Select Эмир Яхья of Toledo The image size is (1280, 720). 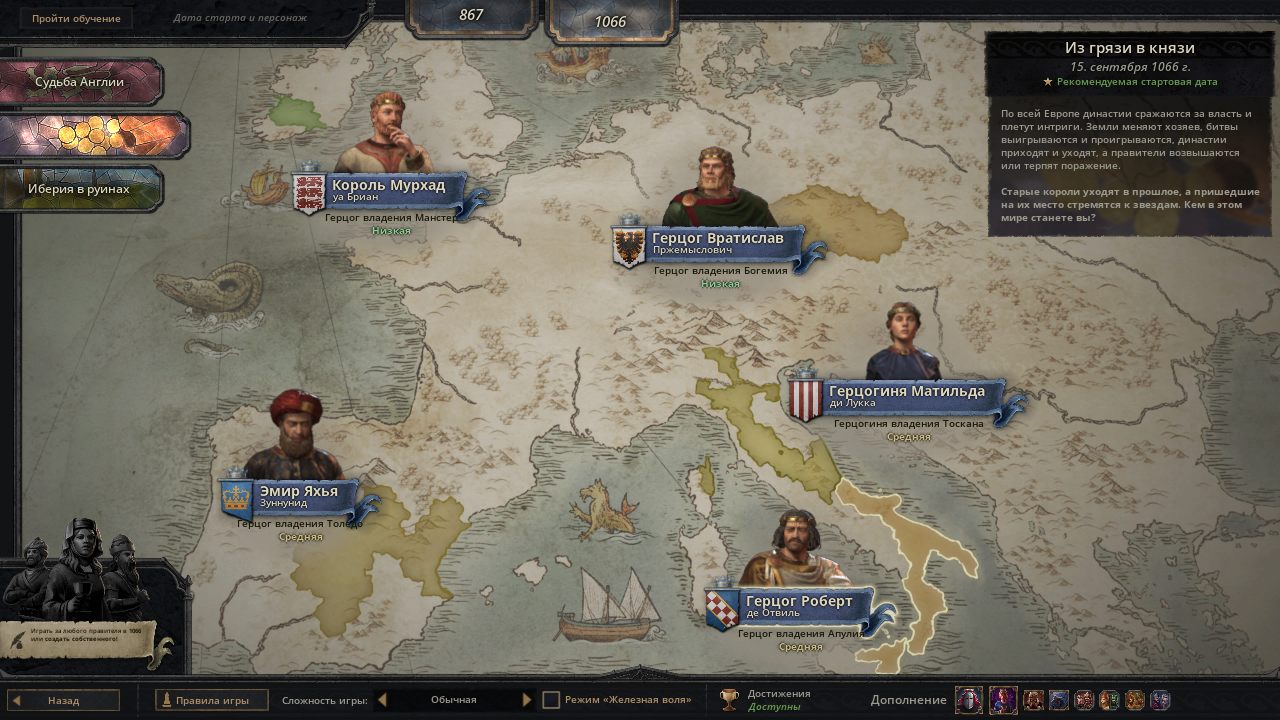coord(298,496)
